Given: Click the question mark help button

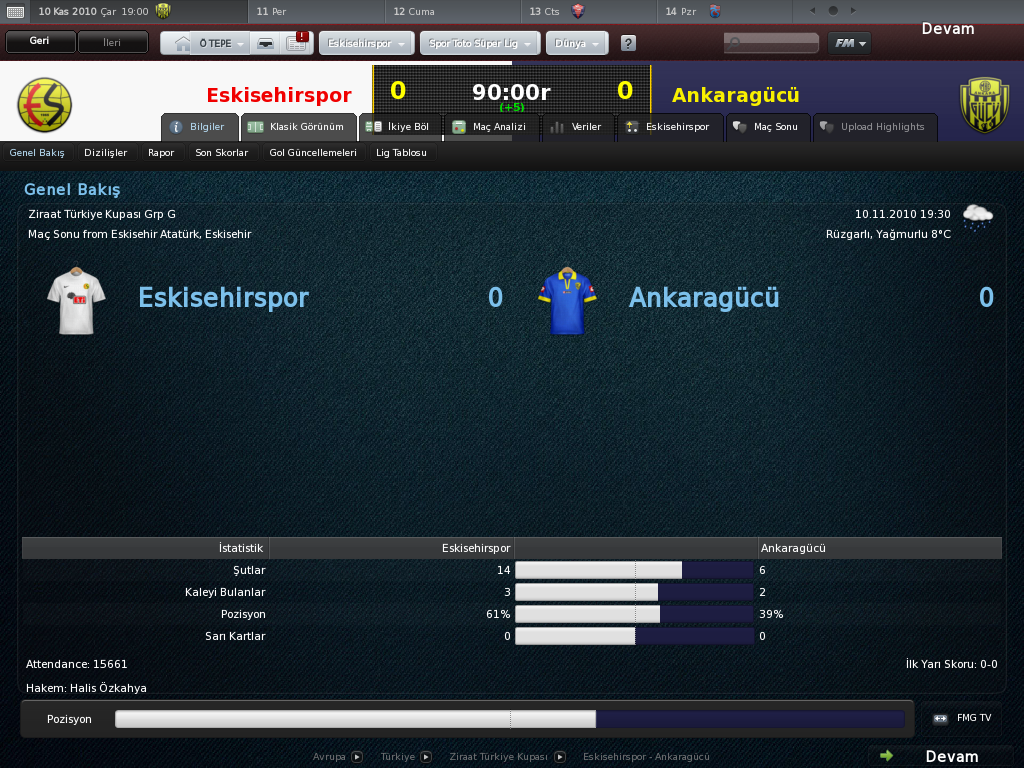Looking at the screenshot, I should tap(628, 44).
